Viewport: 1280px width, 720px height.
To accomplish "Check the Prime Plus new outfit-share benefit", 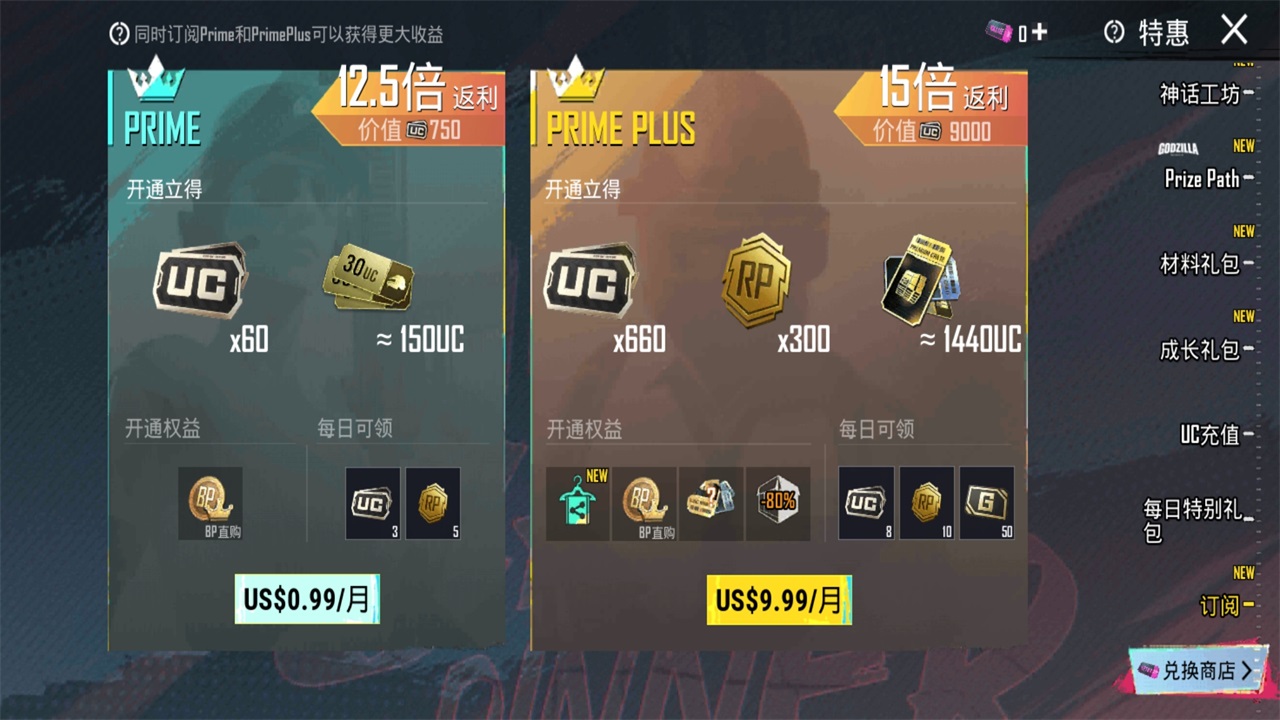I will pyautogui.click(x=578, y=503).
